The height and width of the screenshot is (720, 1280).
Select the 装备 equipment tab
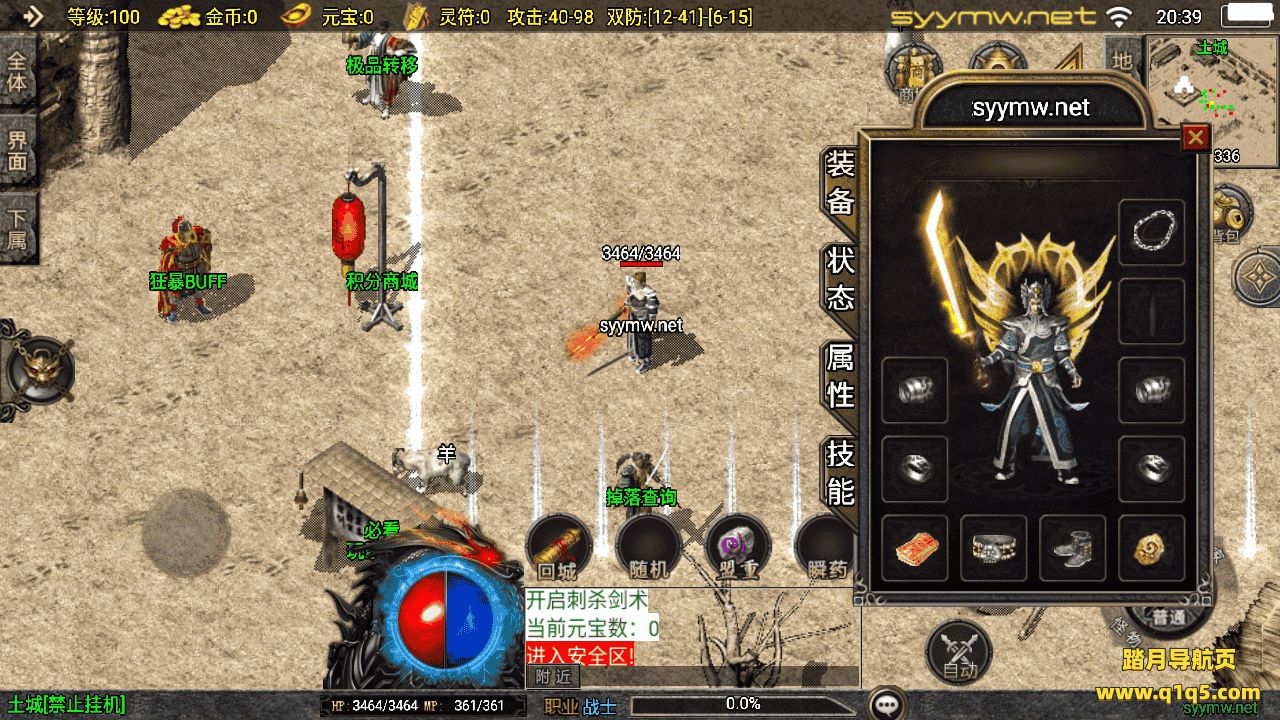tap(840, 184)
